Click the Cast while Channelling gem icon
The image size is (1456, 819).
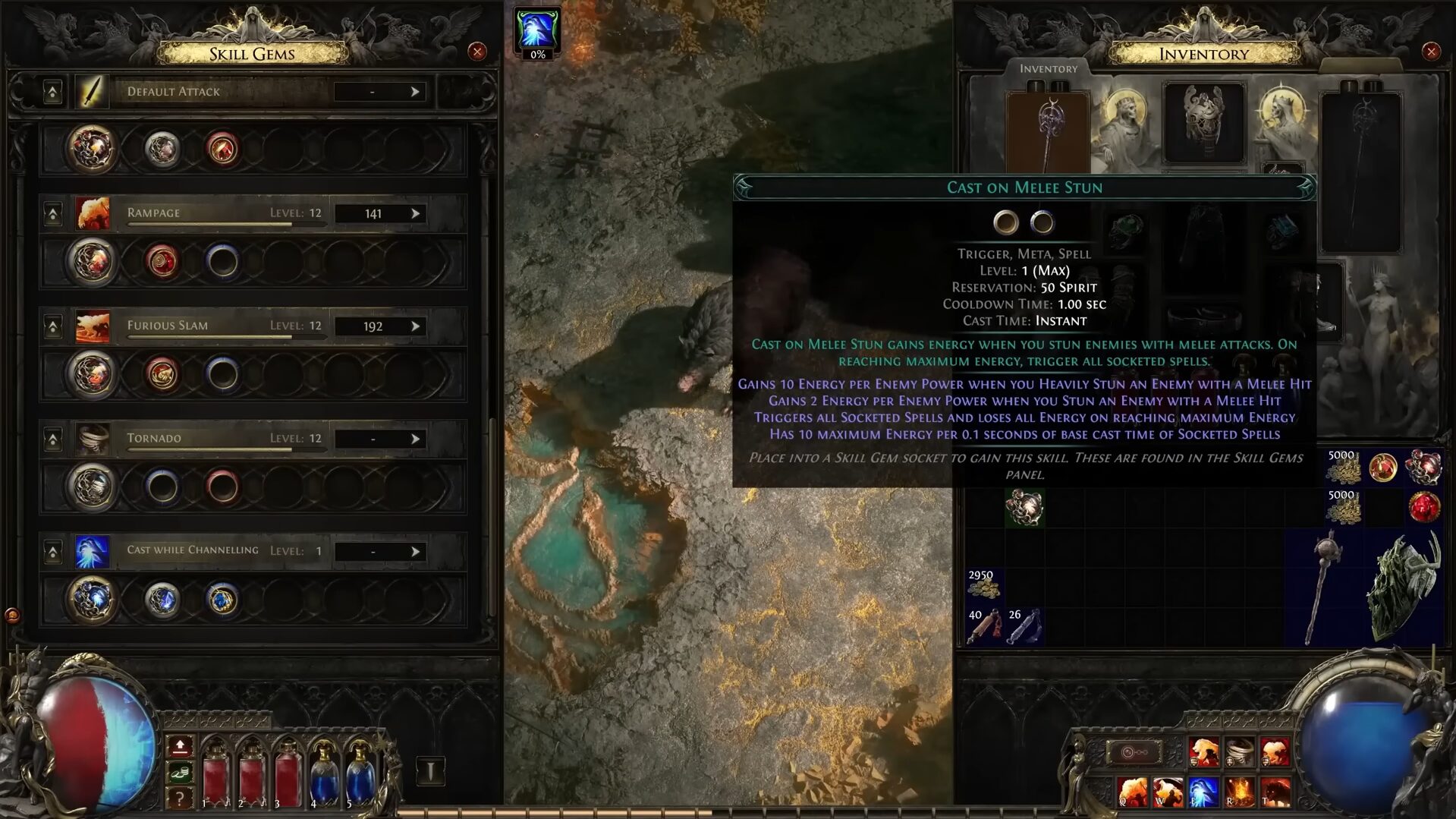coord(93,550)
